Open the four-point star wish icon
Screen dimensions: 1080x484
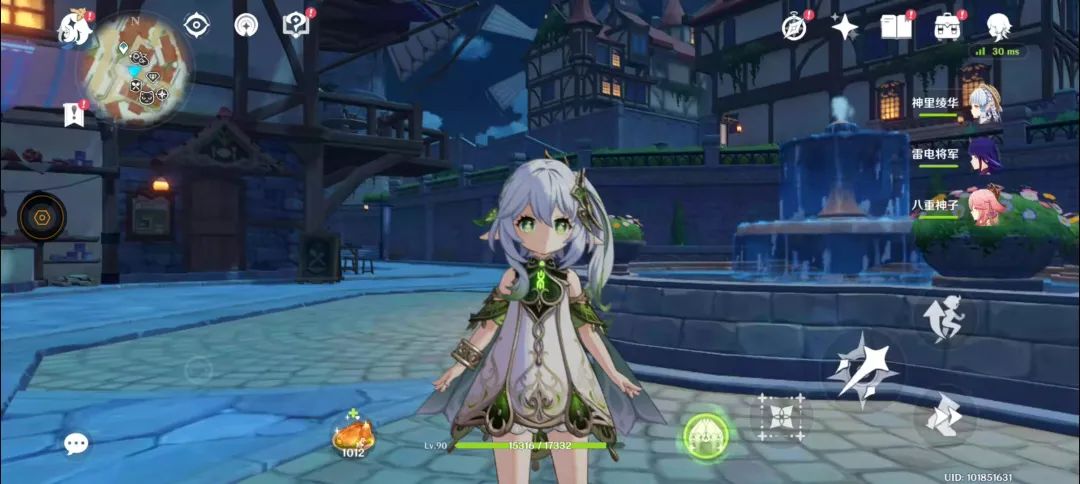click(x=845, y=27)
